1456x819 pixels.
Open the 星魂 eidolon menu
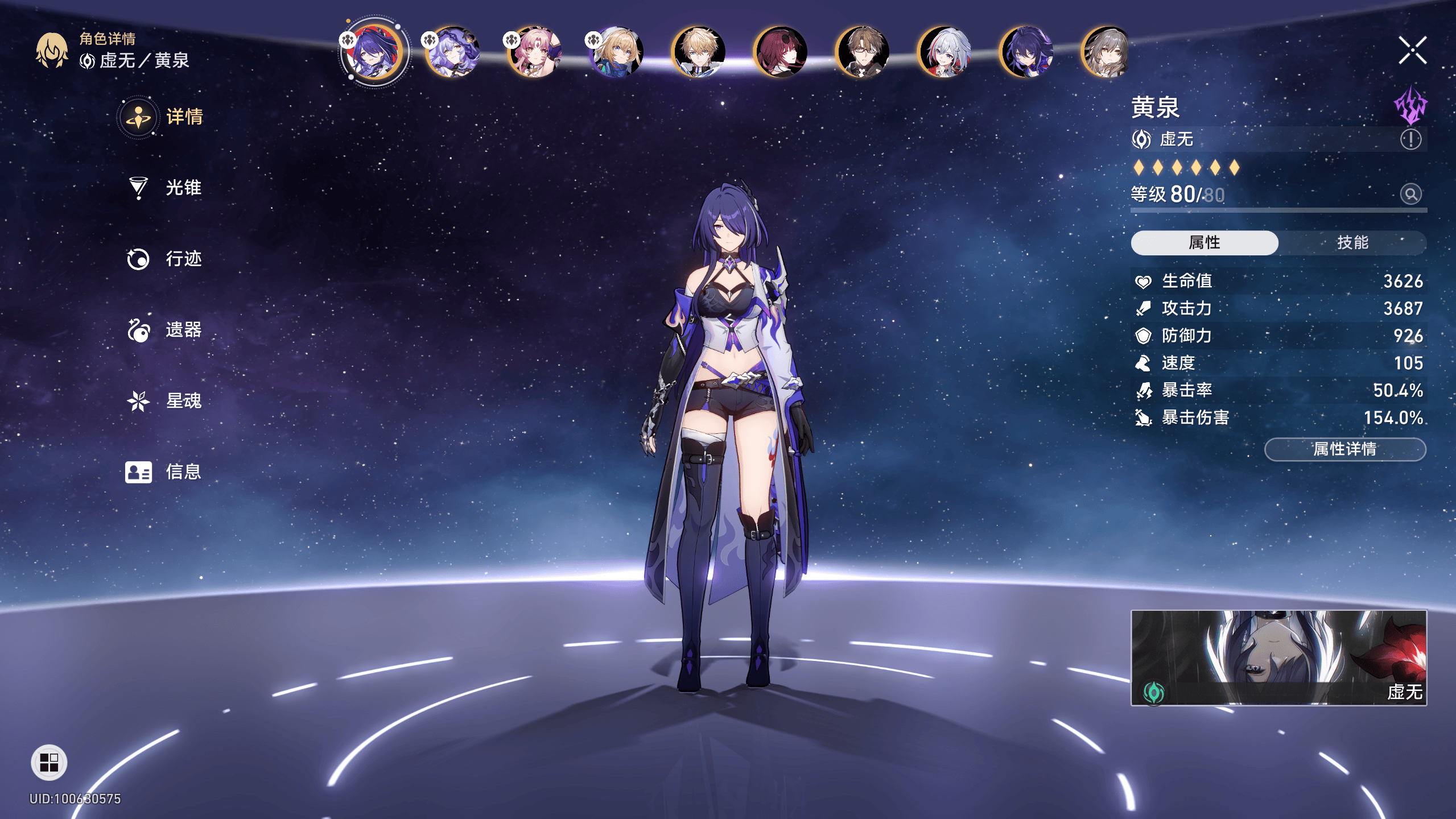pos(165,401)
